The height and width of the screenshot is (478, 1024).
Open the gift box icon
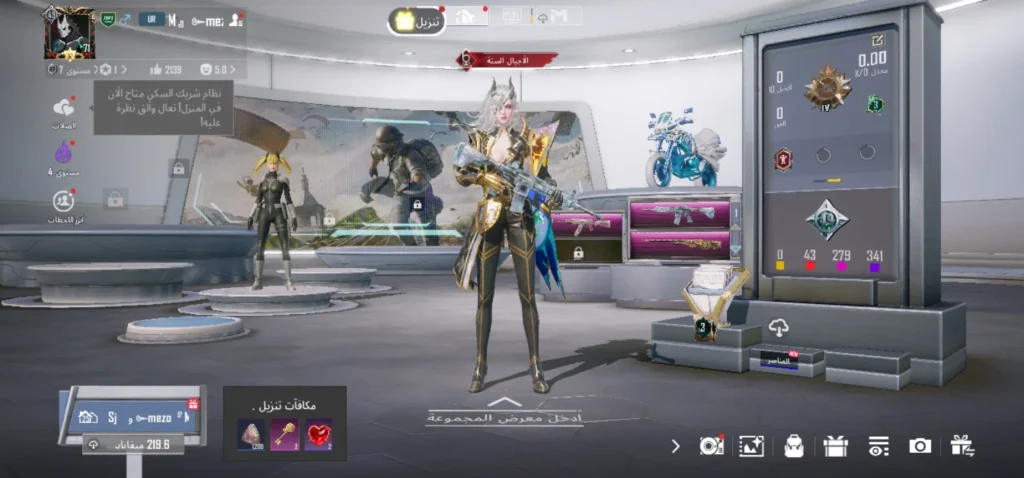pos(835,446)
